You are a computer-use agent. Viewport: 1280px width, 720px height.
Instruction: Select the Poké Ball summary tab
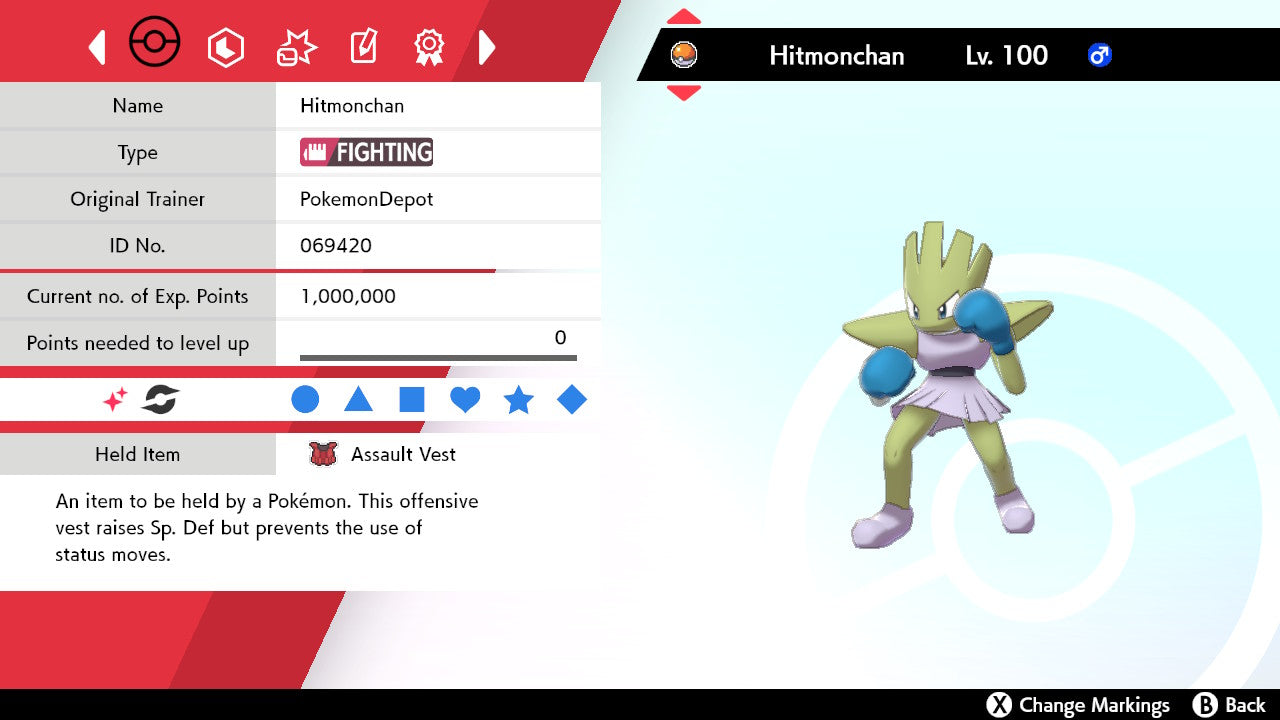click(155, 44)
